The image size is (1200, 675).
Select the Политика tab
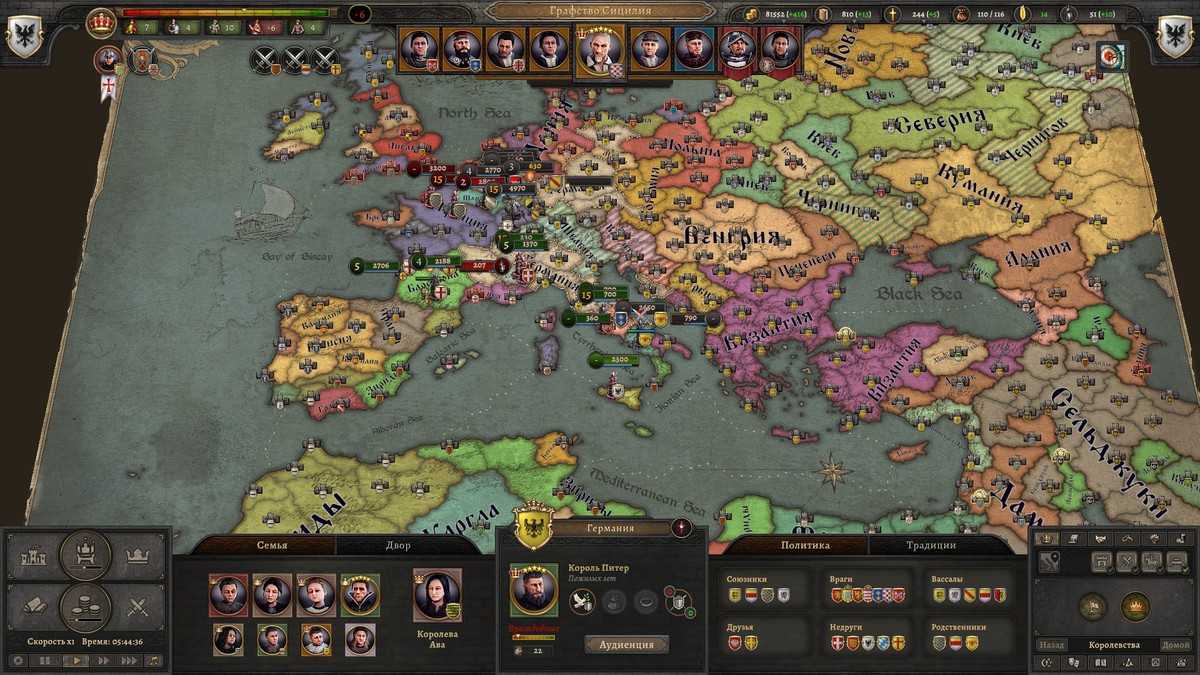click(805, 545)
